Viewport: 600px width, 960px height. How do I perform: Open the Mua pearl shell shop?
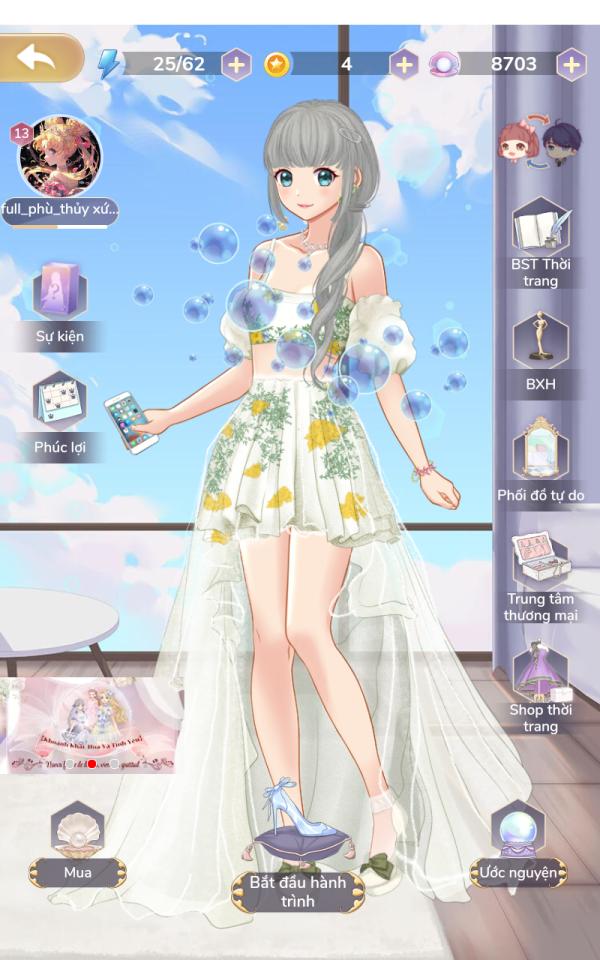pos(77,842)
